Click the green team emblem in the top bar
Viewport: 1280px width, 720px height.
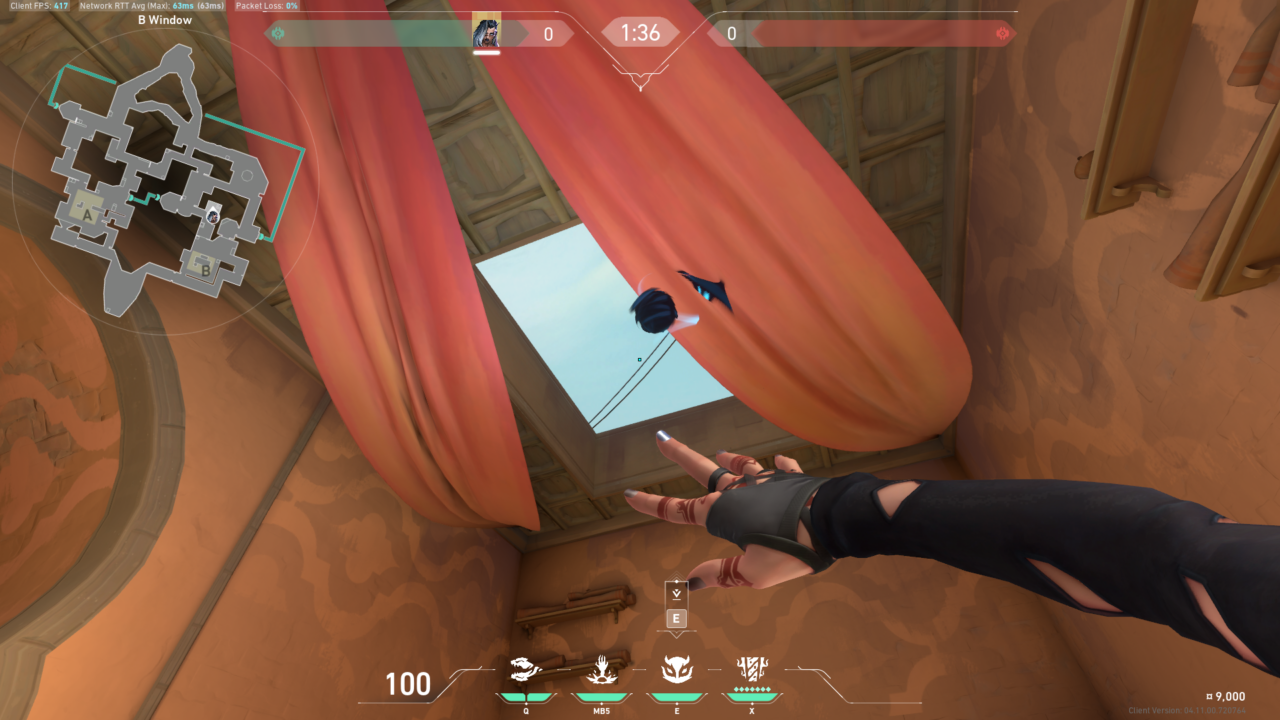coord(278,34)
